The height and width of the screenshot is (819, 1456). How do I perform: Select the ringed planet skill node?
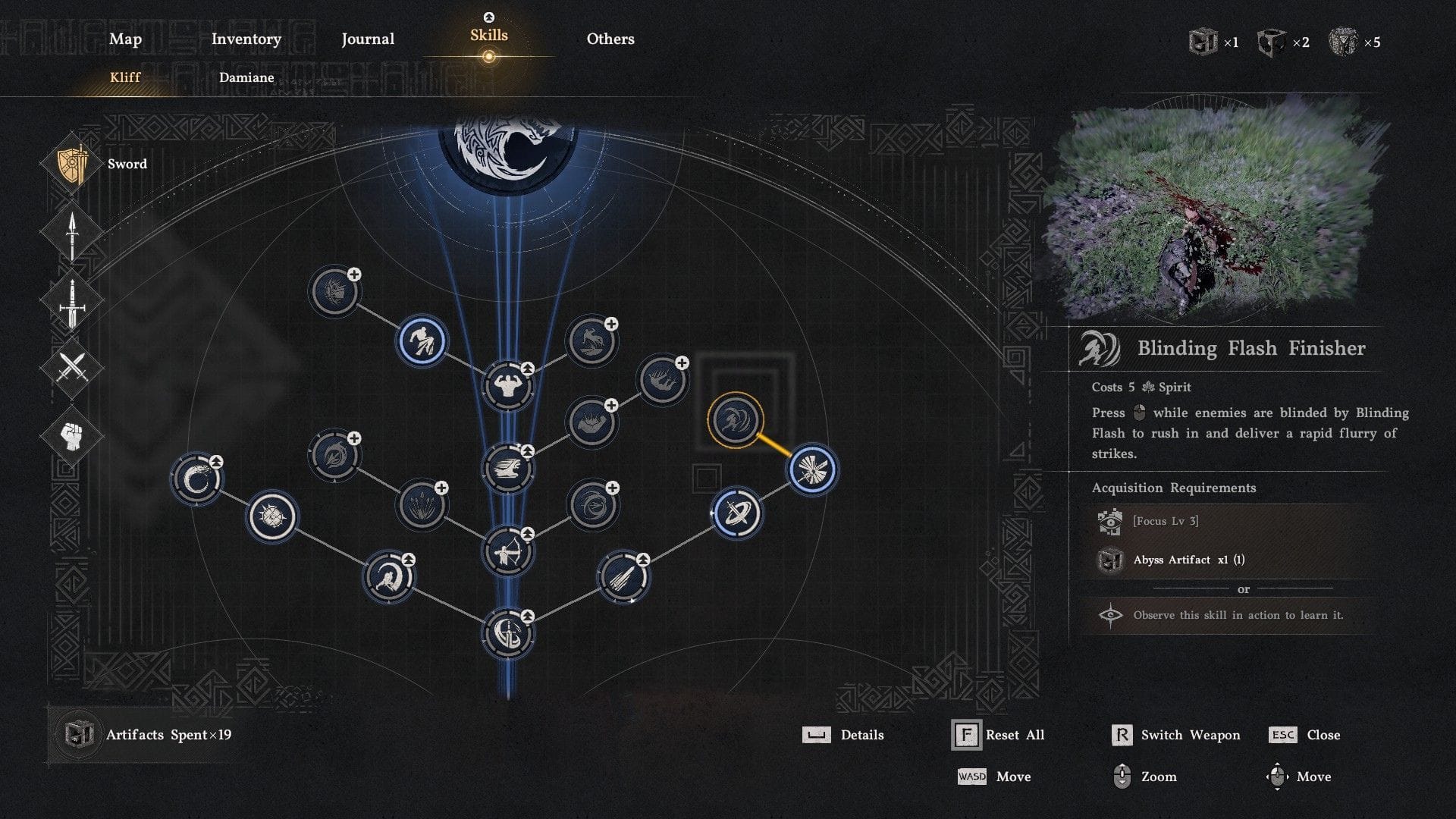(x=736, y=514)
